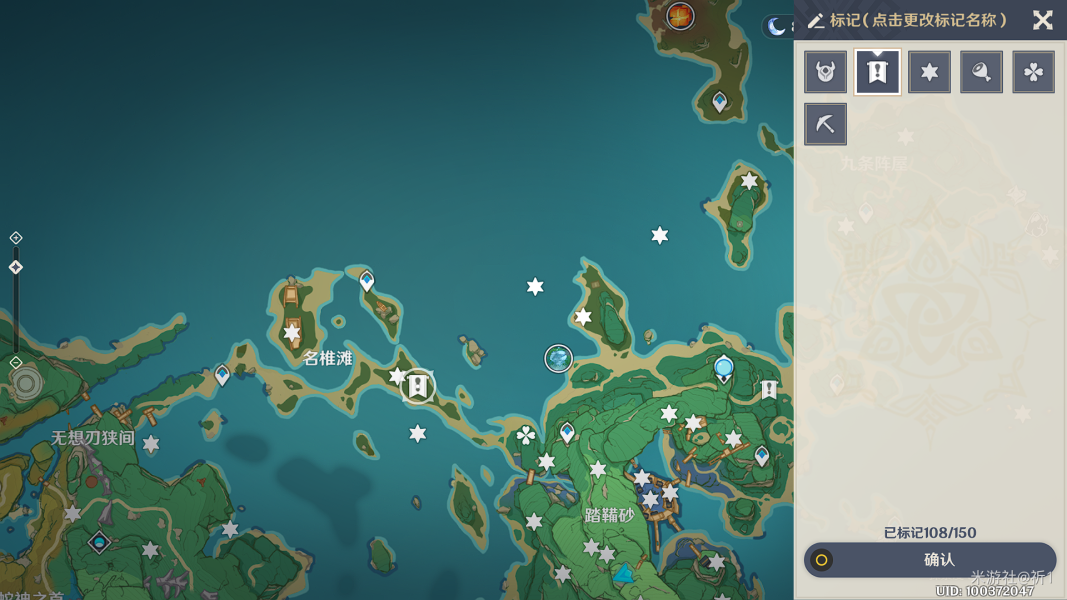Choose the four-leaf clover marker icon

click(1033, 72)
